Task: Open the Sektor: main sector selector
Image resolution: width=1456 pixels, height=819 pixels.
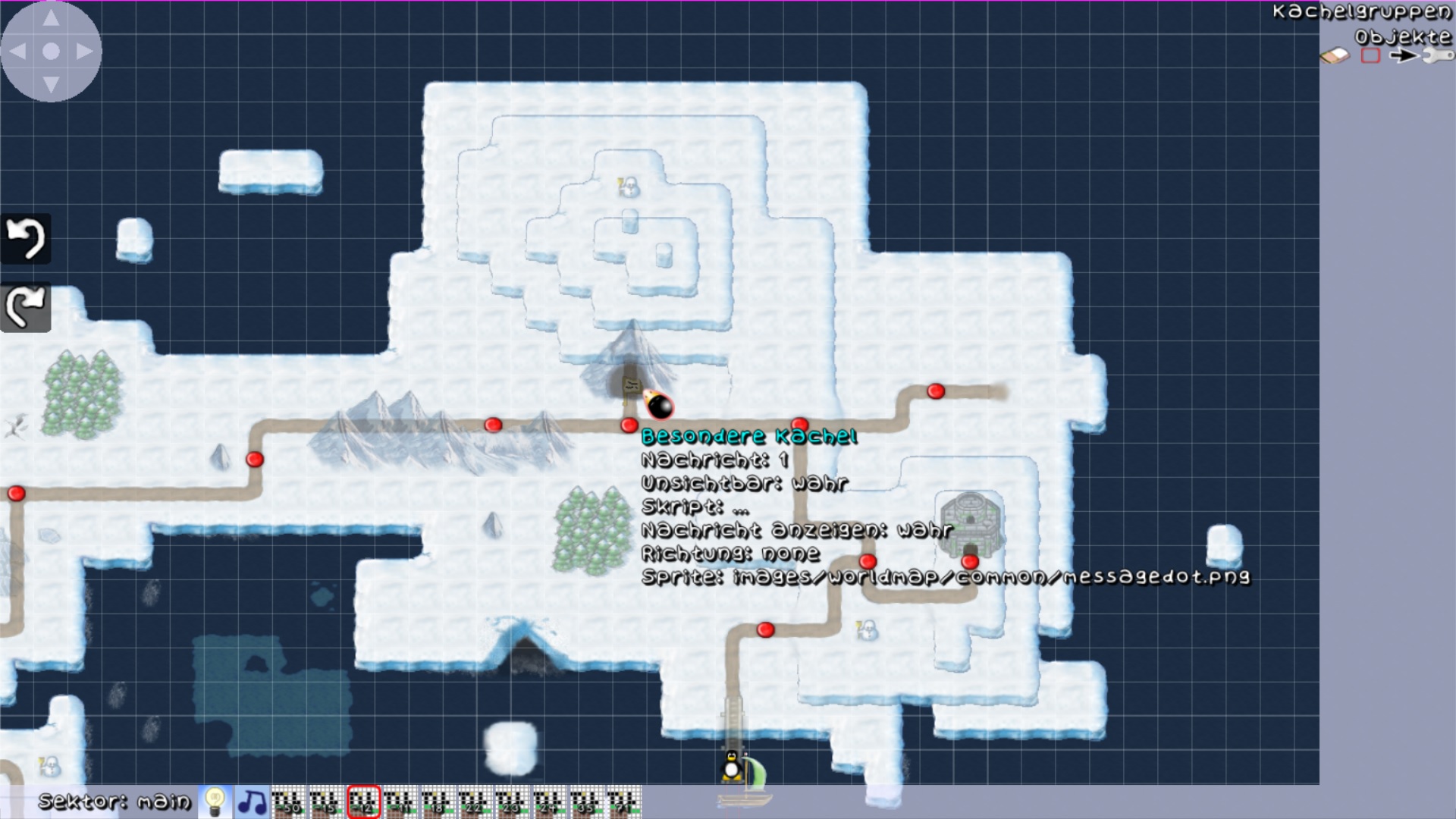Action: (115, 802)
